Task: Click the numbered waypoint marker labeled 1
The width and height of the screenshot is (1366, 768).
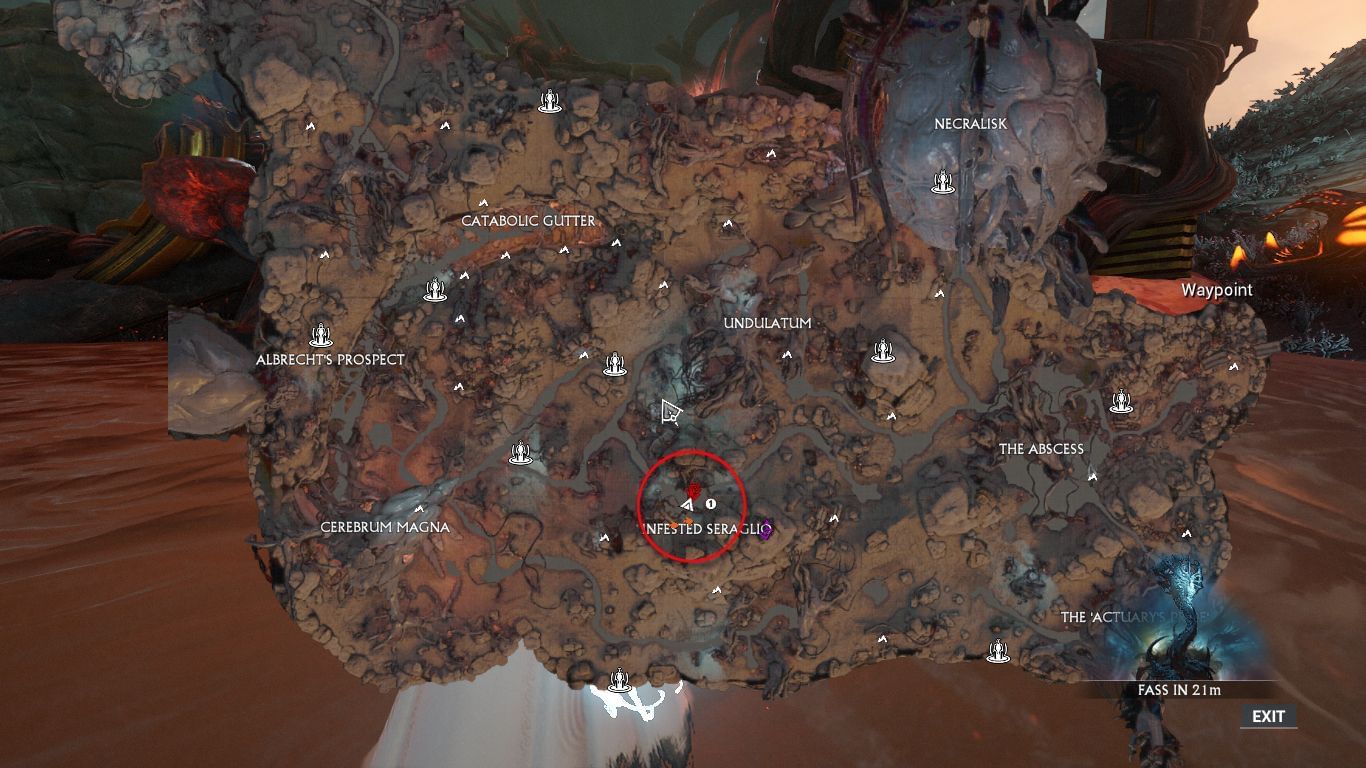Action: (711, 503)
